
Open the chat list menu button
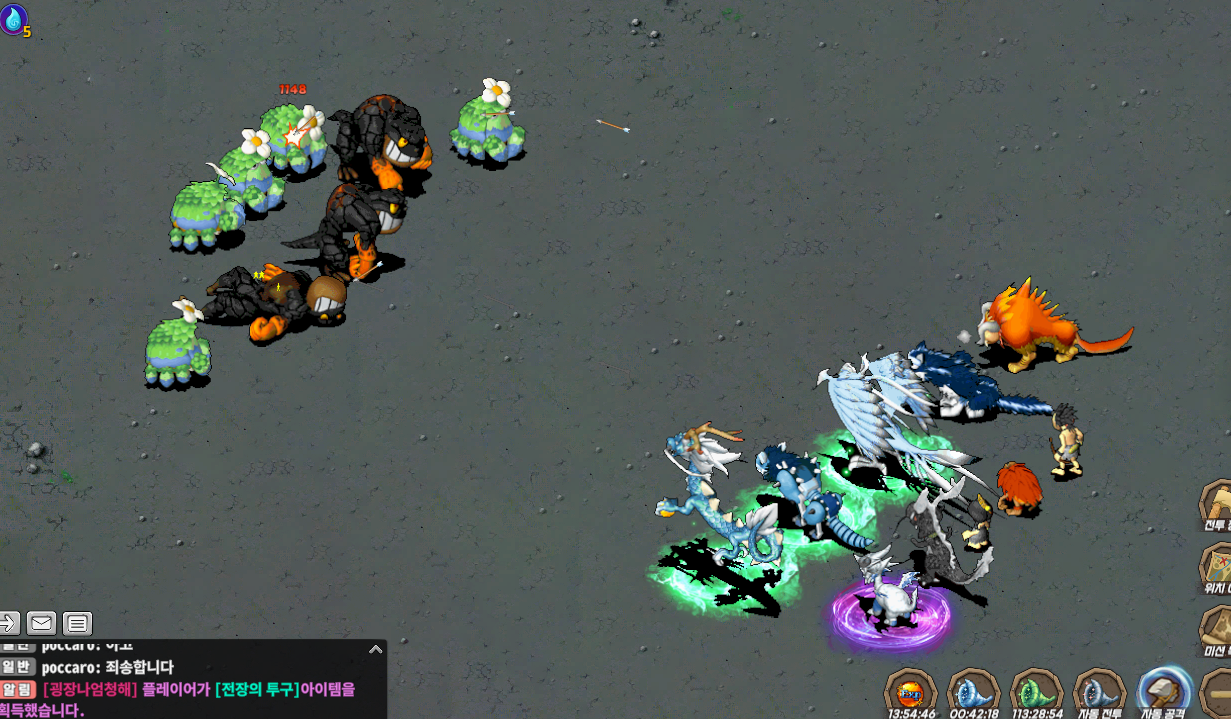(78, 624)
